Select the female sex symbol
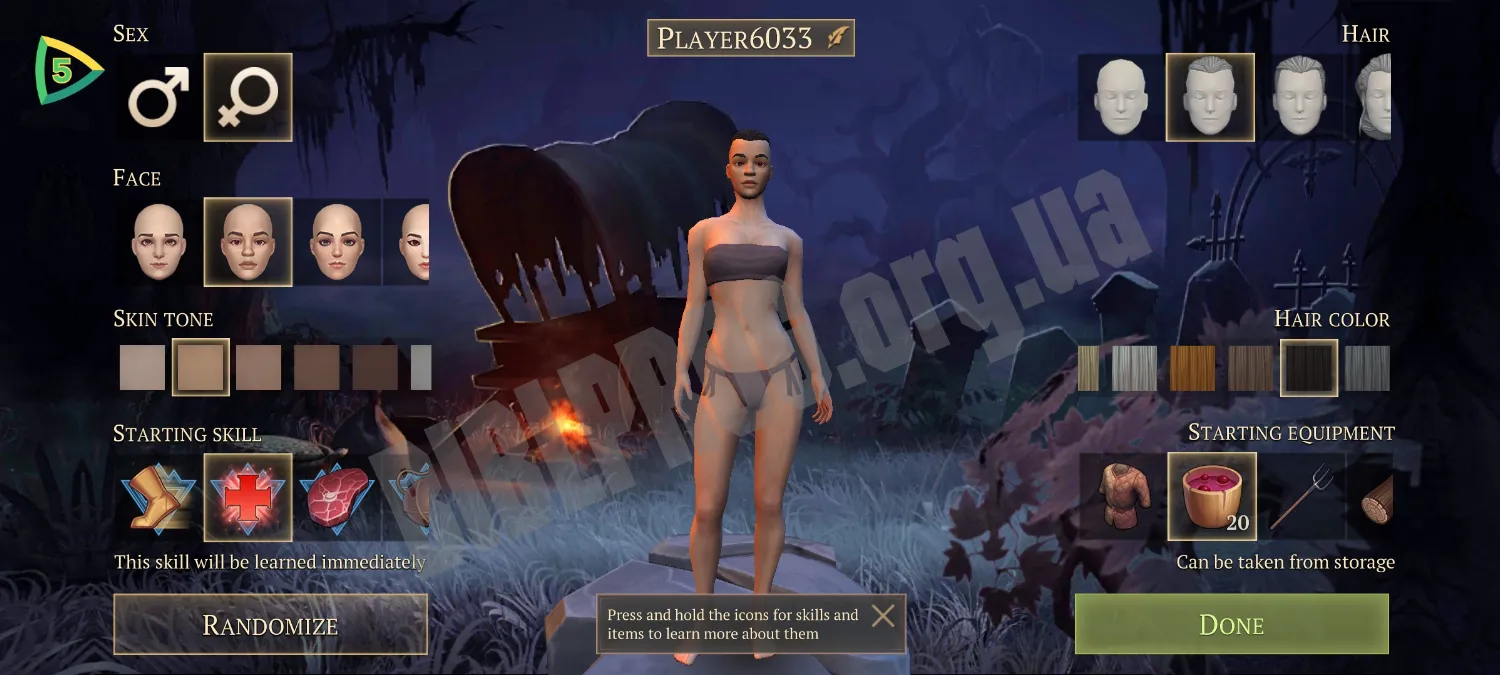Screen dimensions: 1500x675 [248, 97]
